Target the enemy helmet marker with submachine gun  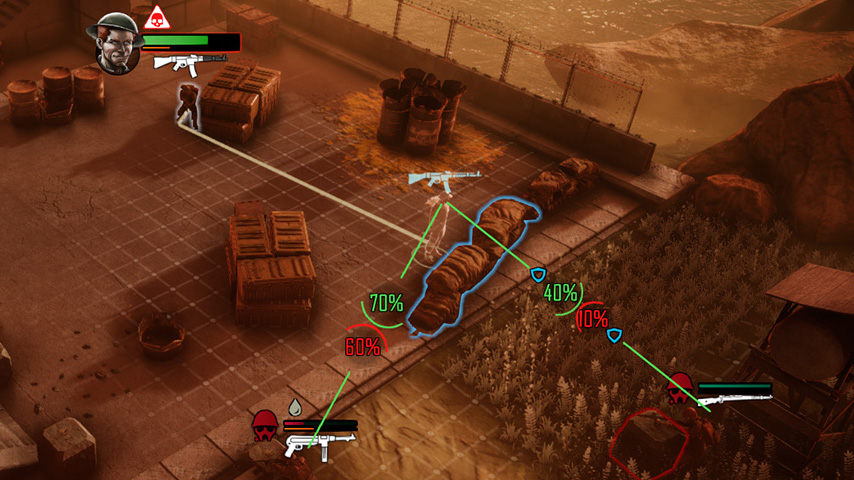265,425
